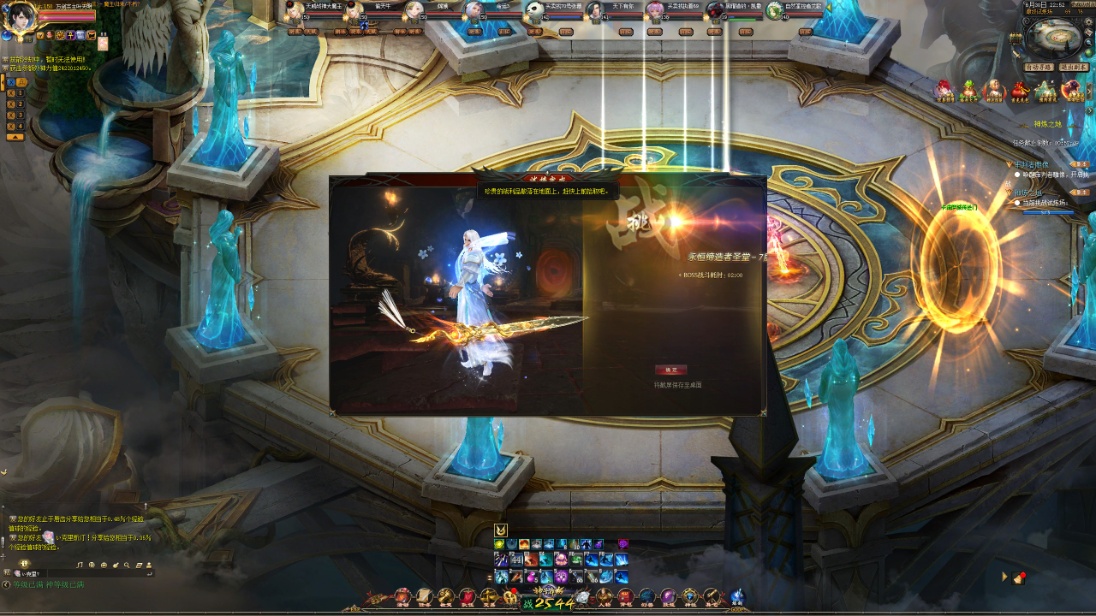This screenshot has width=1096, height=616.
Task: Open the scroll icon in the bottom menu
Action: click(x=425, y=597)
